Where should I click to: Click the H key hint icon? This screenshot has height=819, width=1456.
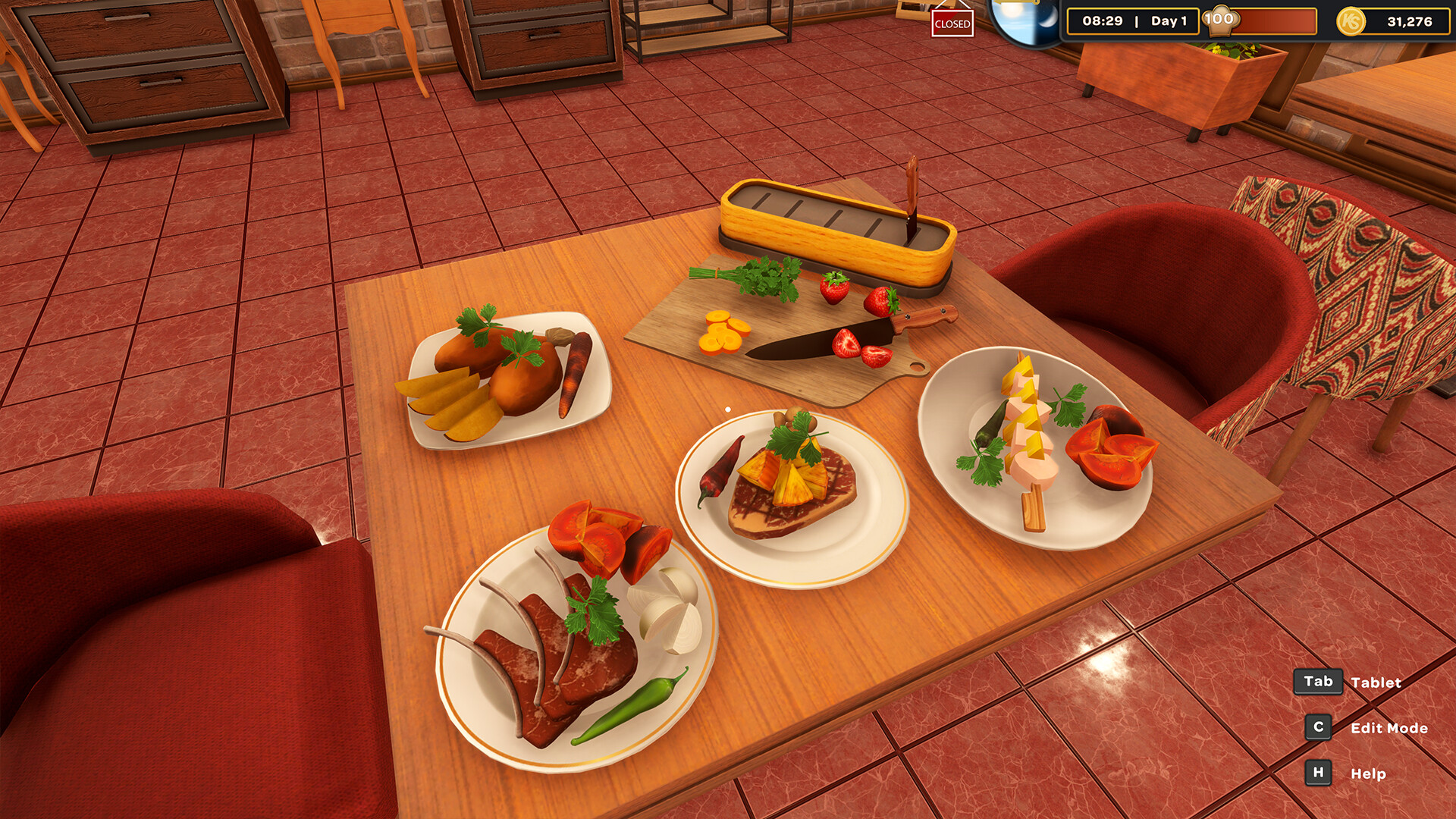(1317, 773)
